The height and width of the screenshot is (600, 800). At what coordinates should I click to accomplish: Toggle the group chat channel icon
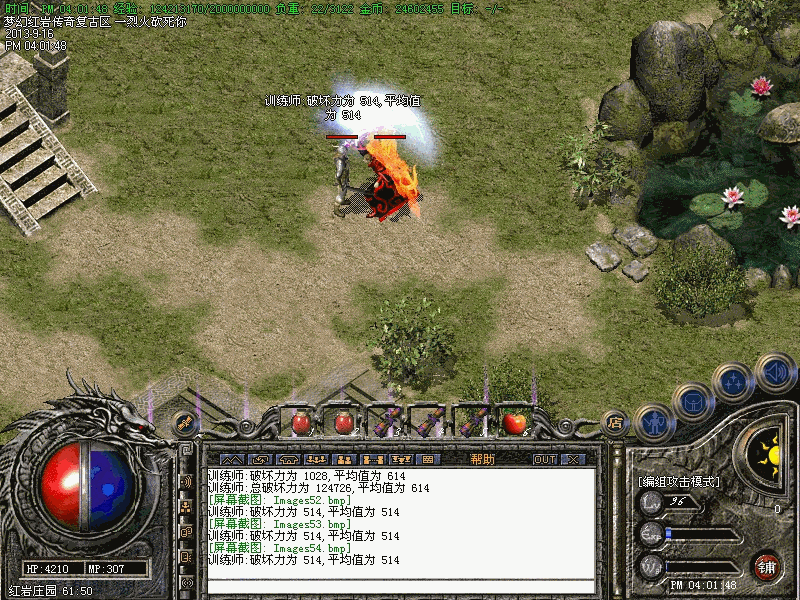coord(186,506)
